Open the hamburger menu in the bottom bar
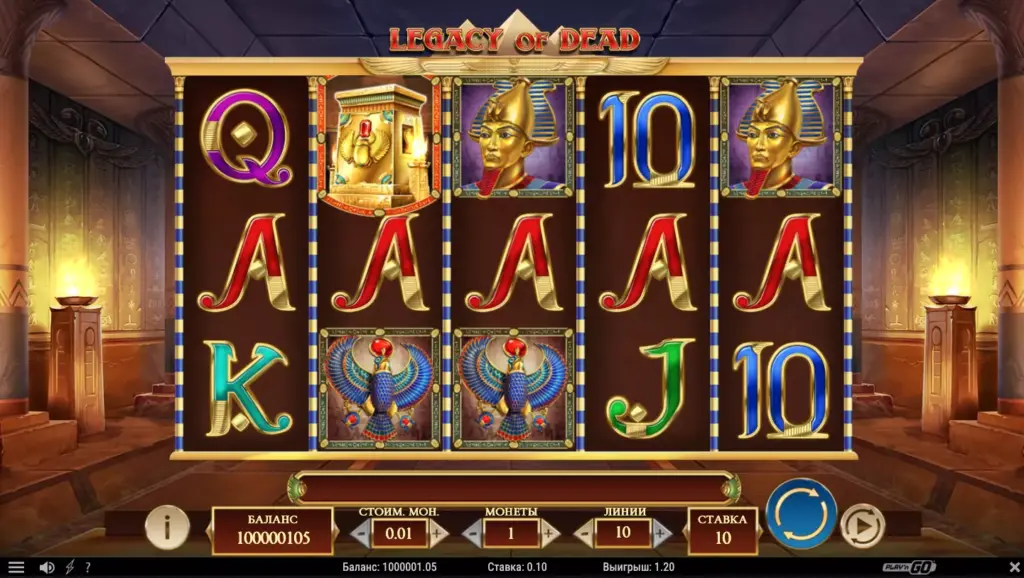 pos(16,568)
